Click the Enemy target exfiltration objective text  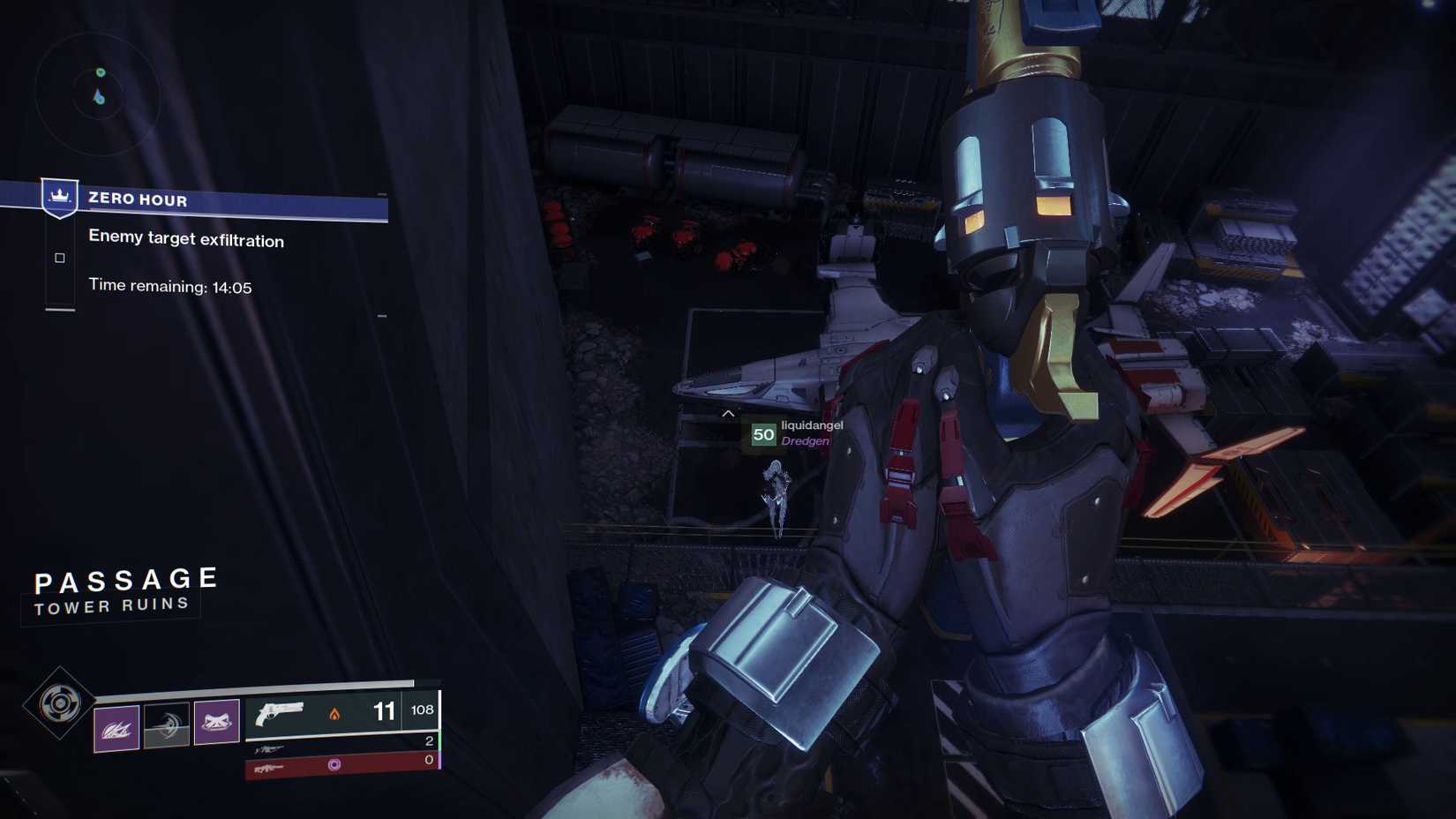tap(186, 239)
